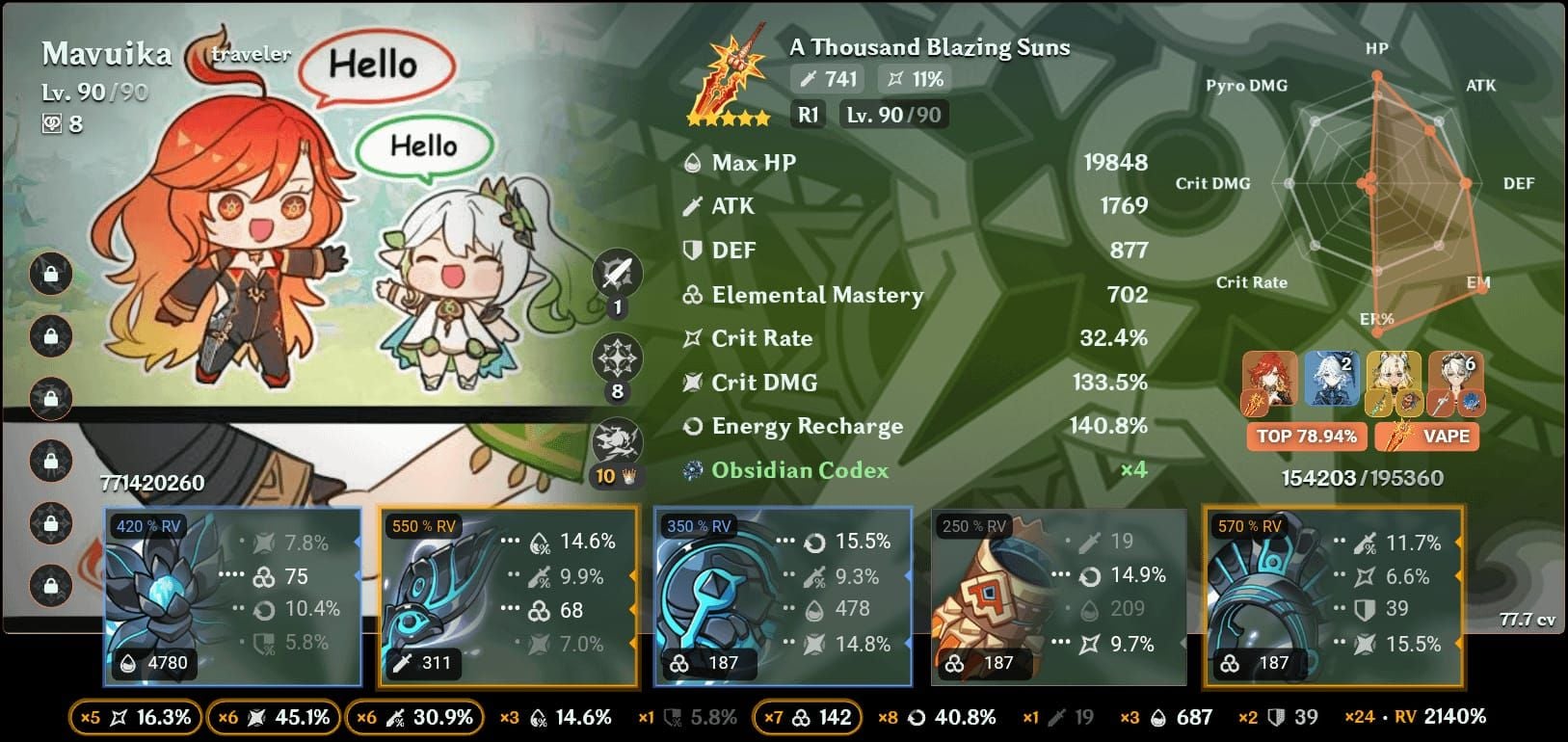This screenshot has height=742, width=1568.
Task: Select the 550% RV plume artifact
Action: tap(508, 596)
